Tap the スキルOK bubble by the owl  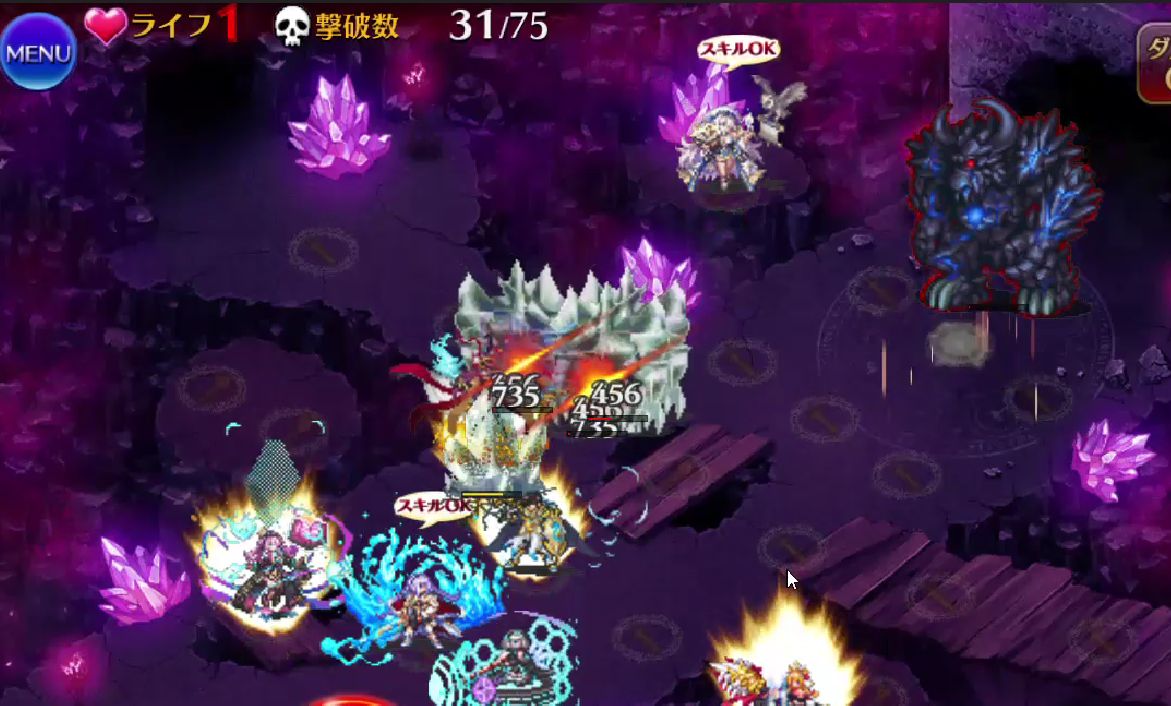[738, 49]
